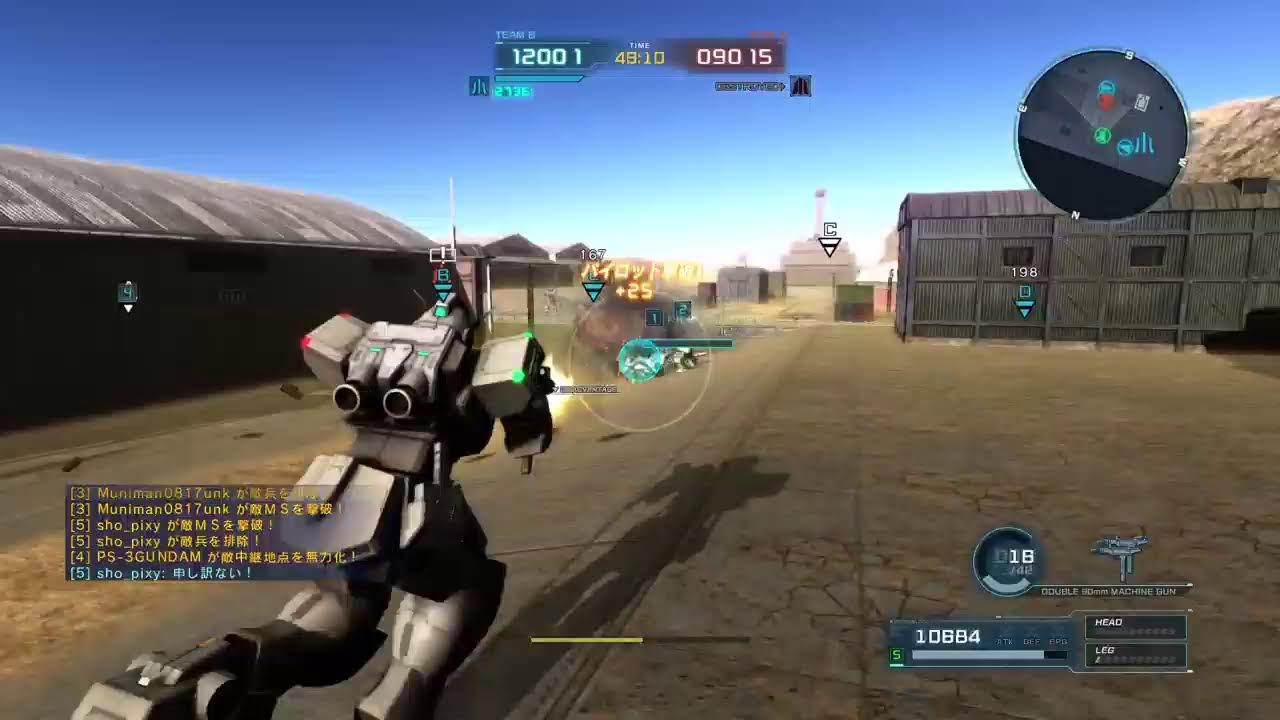Click the yellow boost gauge bar
This screenshot has width=1280, height=720.
tap(588, 638)
